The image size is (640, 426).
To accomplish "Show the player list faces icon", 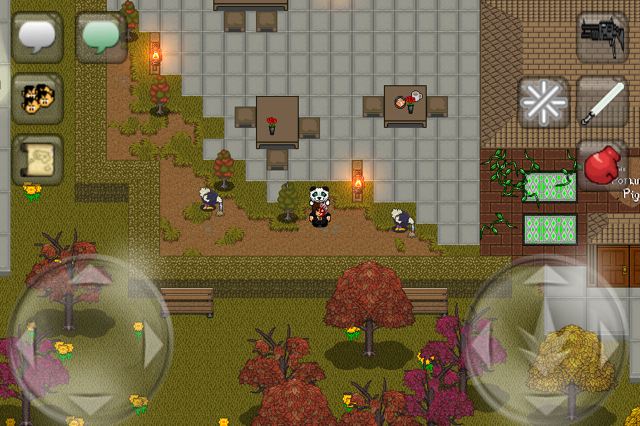I will pos(37,98).
